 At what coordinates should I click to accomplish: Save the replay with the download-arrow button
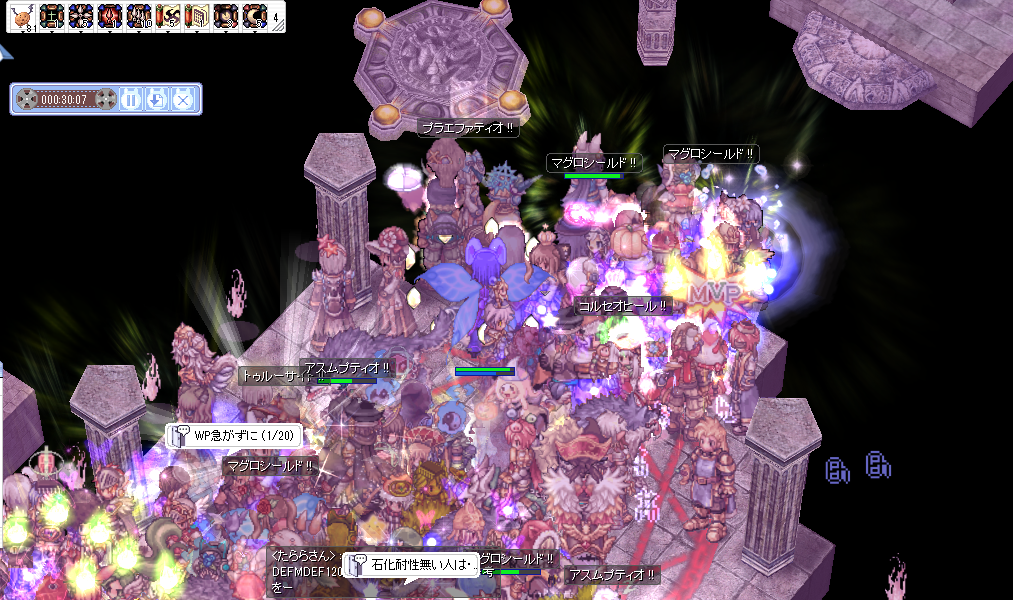pos(157,99)
